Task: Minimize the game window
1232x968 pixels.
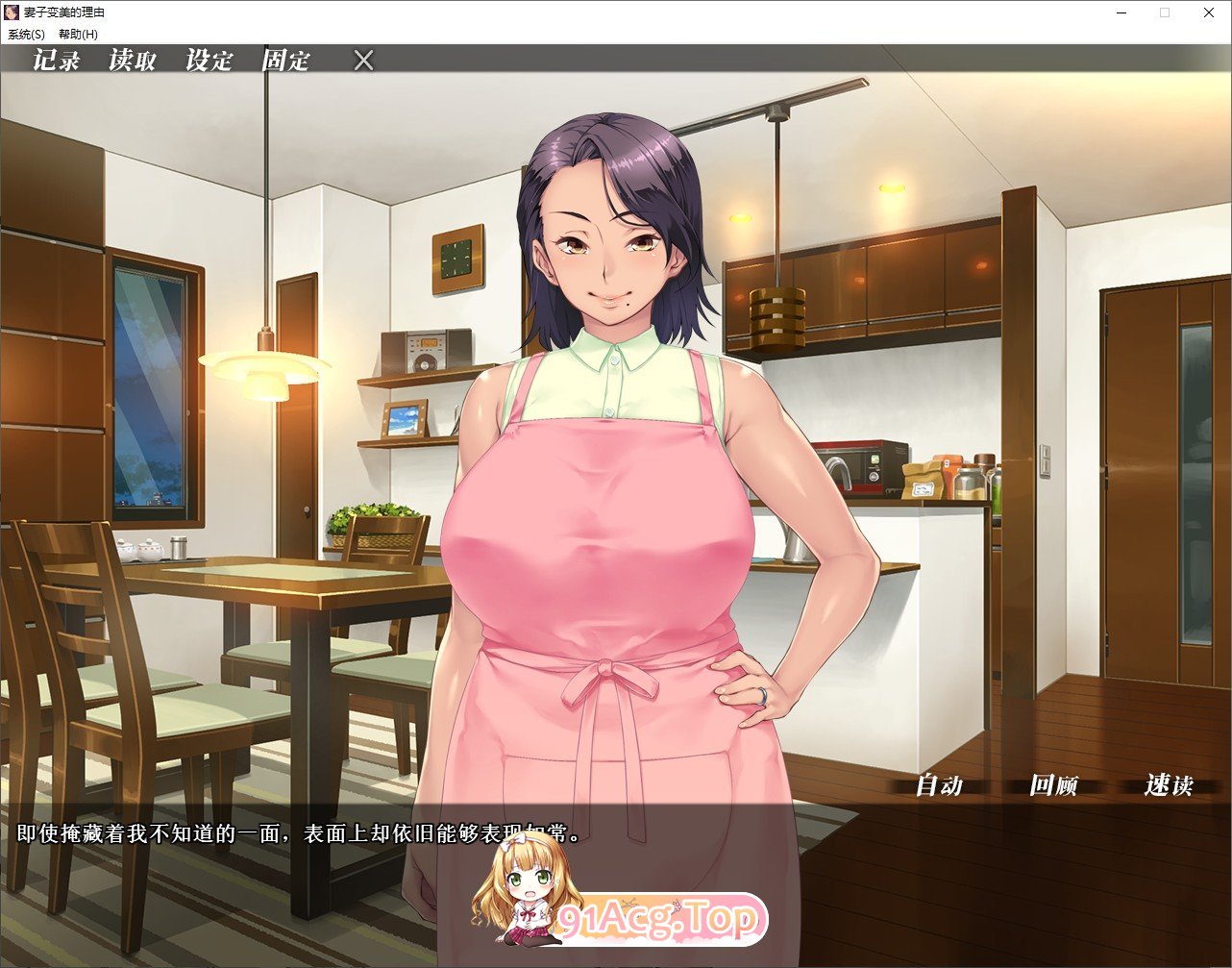Action: tap(1121, 12)
